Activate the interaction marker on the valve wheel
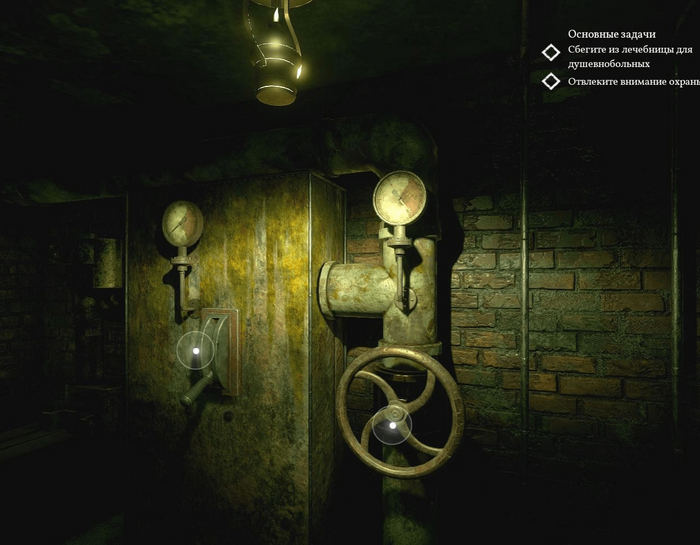 [392, 427]
